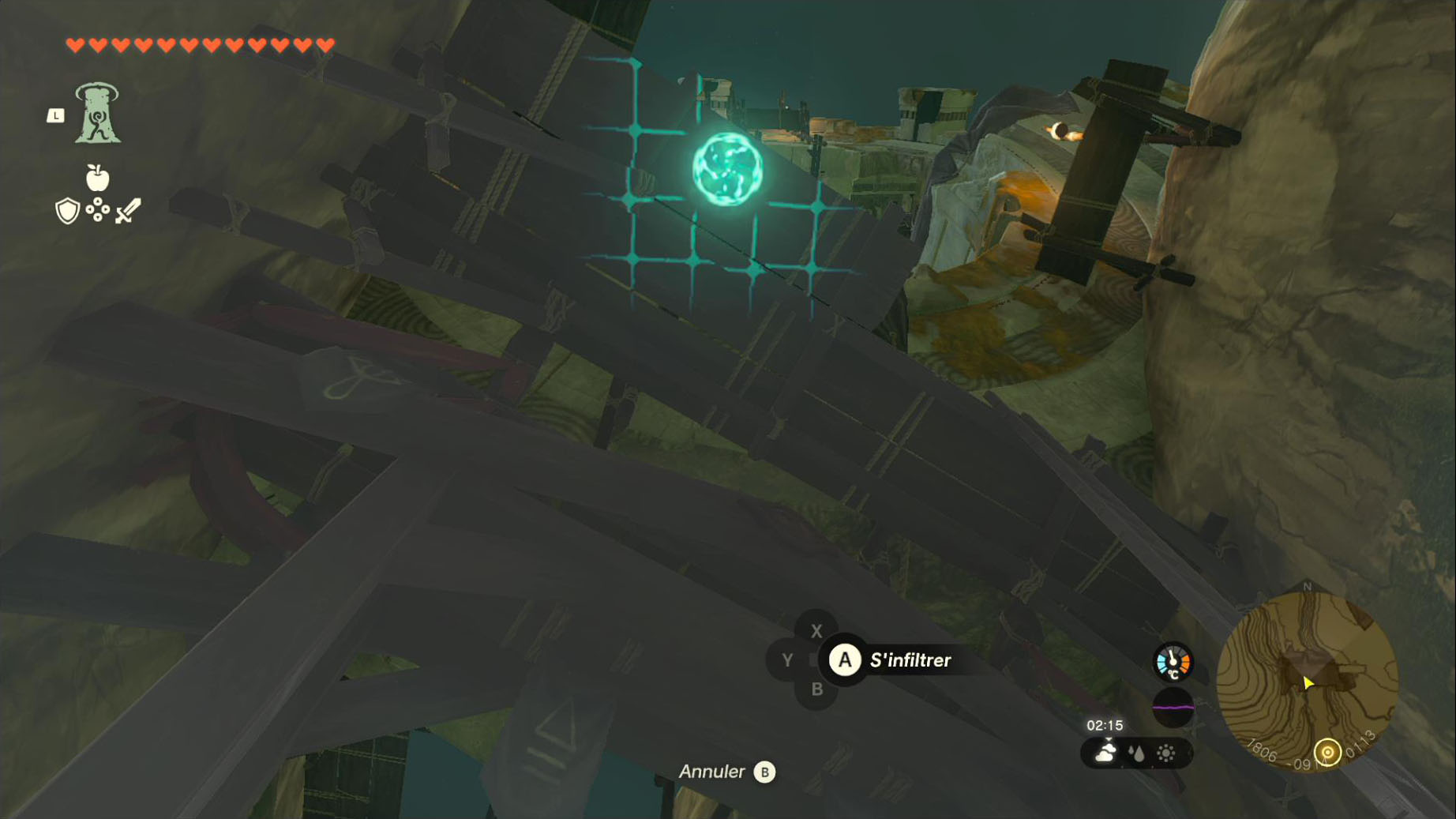Cancel with the Annuler label

click(711, 772)
